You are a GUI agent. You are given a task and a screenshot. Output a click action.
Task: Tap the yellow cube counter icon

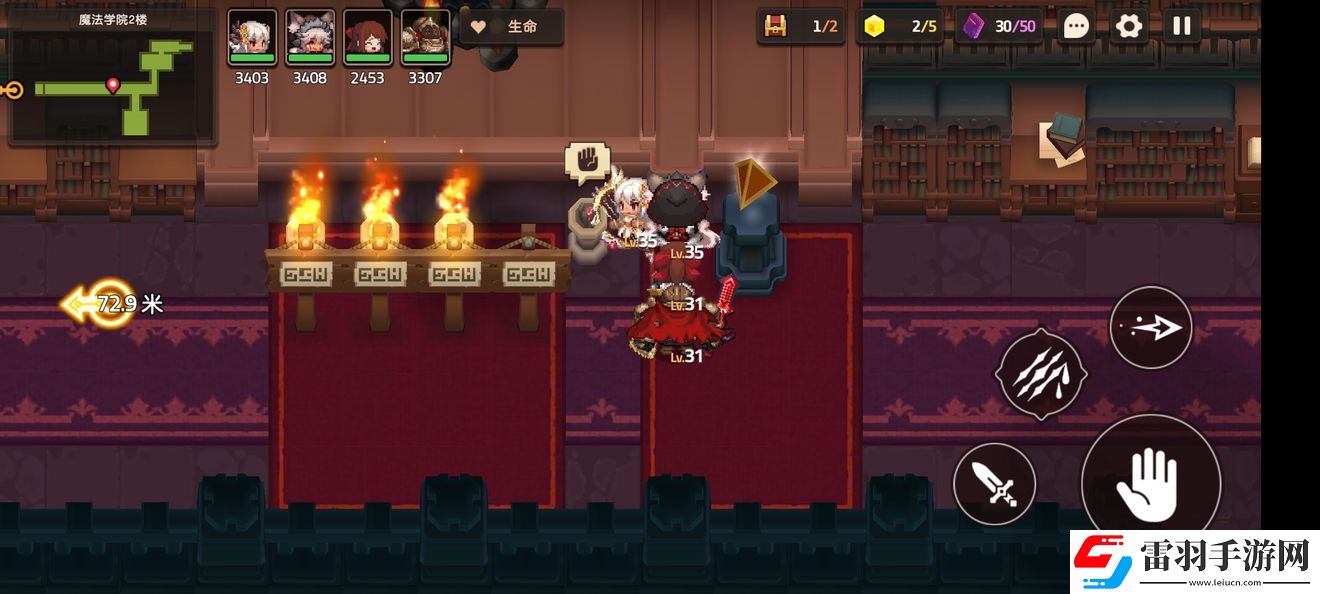coord(874,26)
